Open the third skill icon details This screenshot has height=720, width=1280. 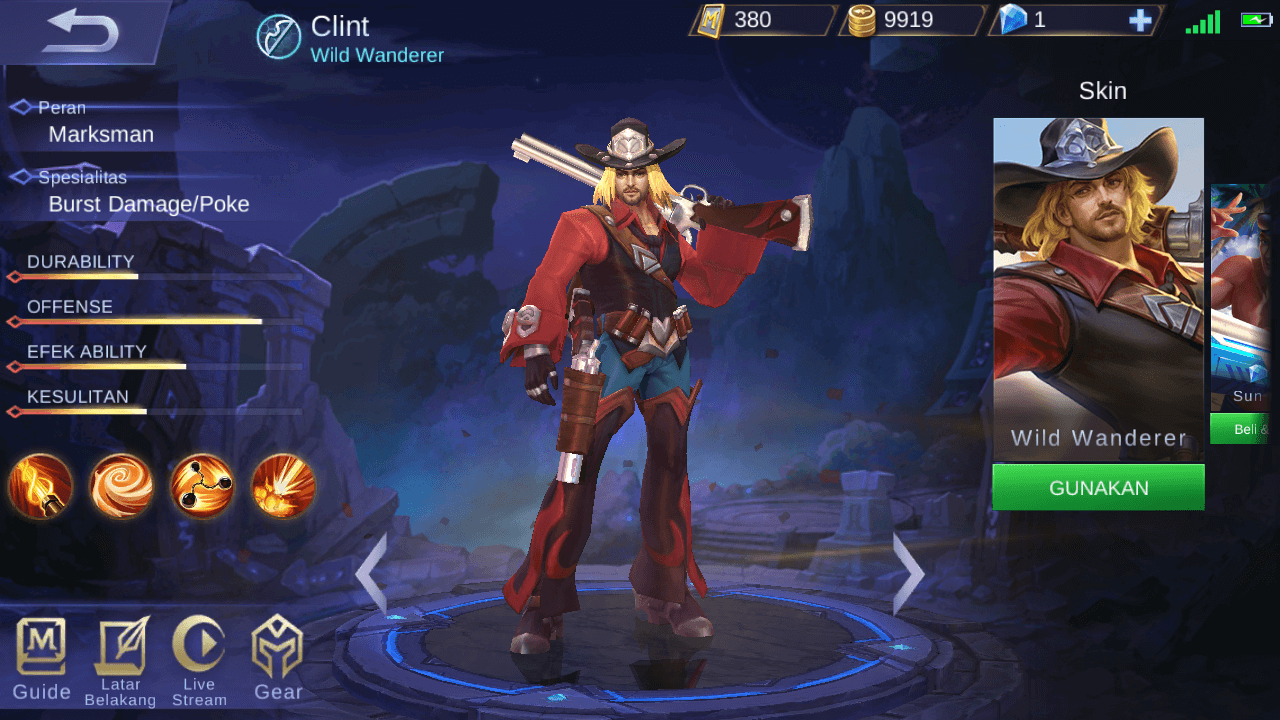pyautogui.click(x=202, y=487)
